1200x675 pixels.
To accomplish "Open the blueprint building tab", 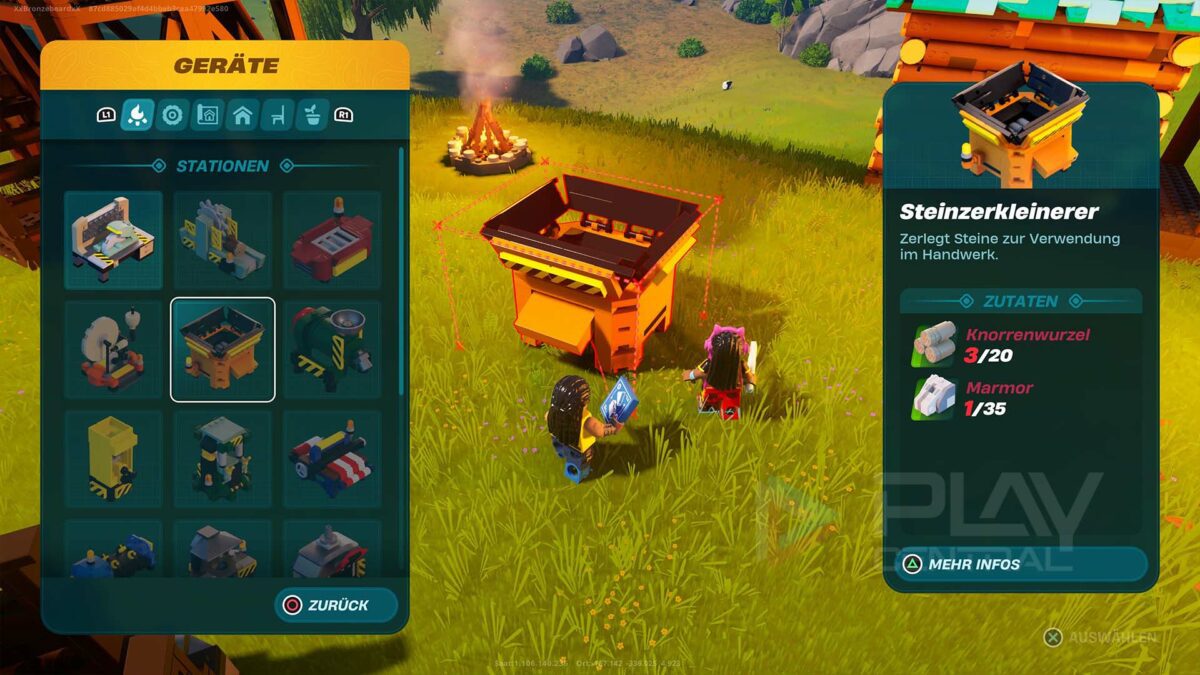I will pos(207,115).
